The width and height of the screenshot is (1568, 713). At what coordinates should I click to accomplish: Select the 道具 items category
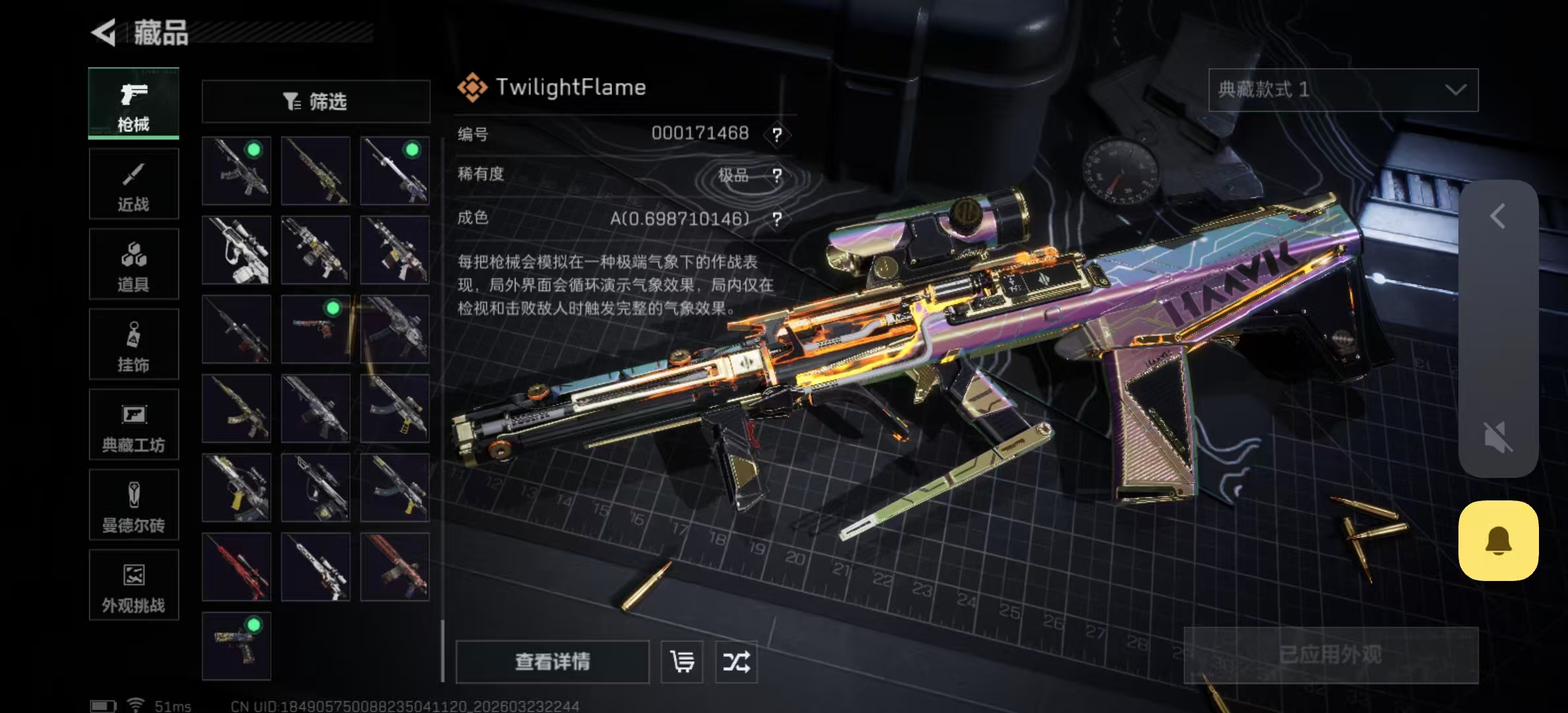tap(133, 264)
